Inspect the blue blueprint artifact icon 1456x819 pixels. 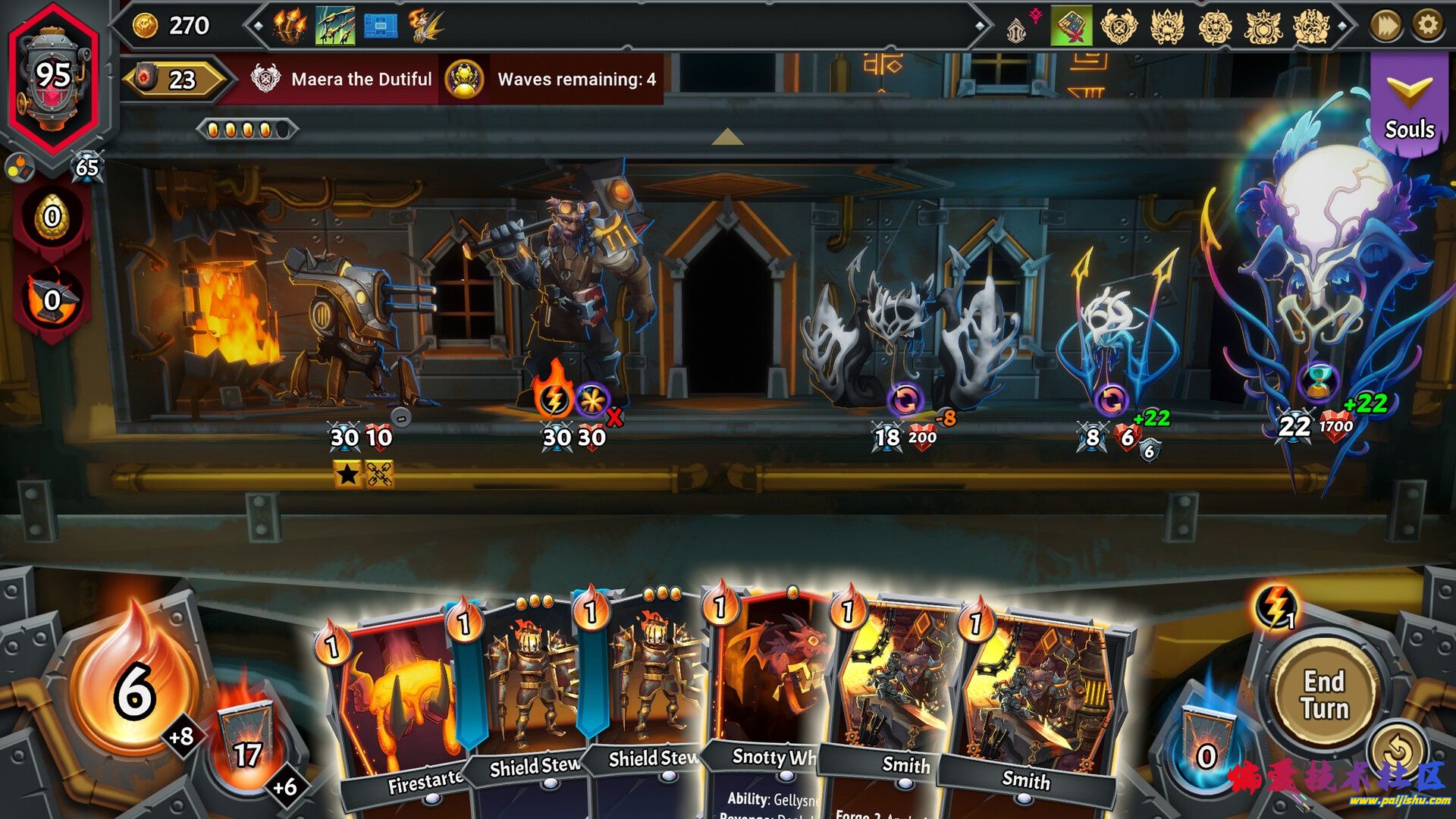381,27
